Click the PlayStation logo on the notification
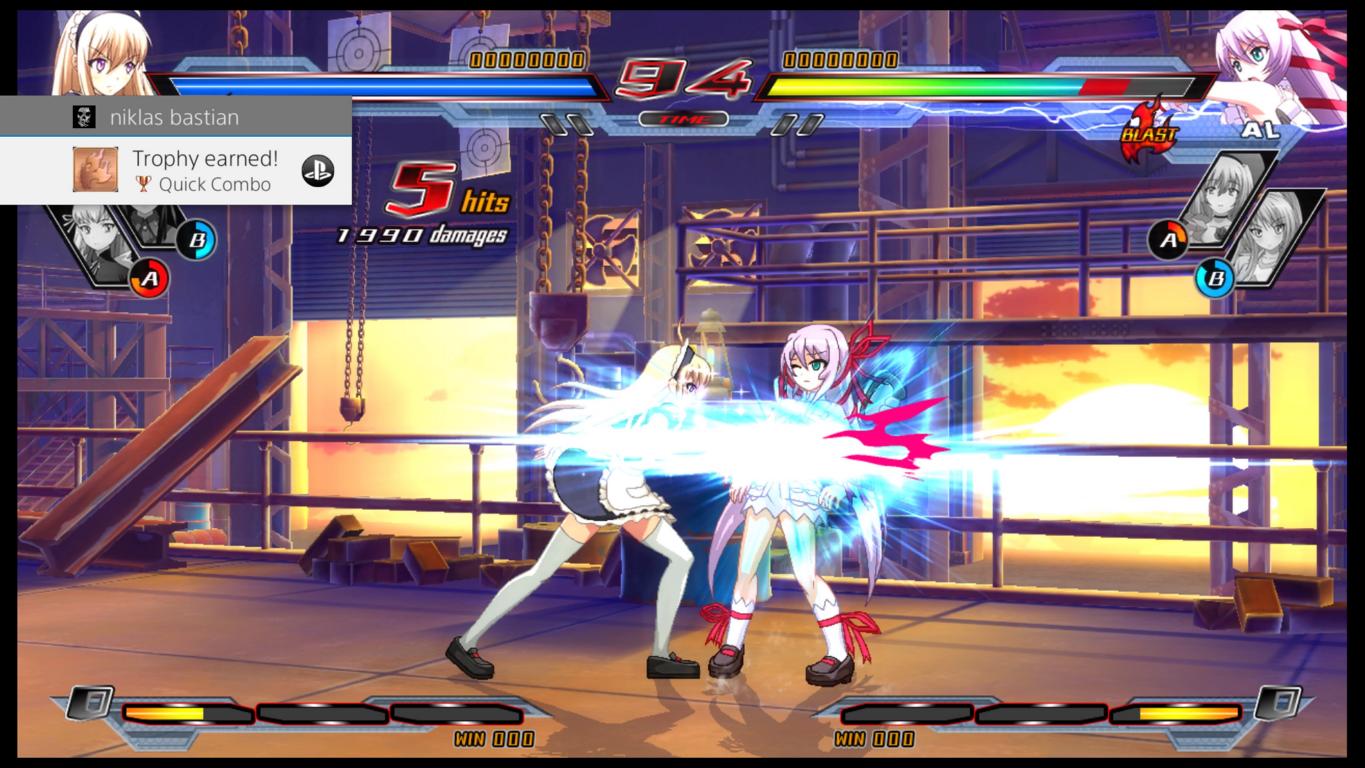1365x768 pixels. (x=318, y=171)
